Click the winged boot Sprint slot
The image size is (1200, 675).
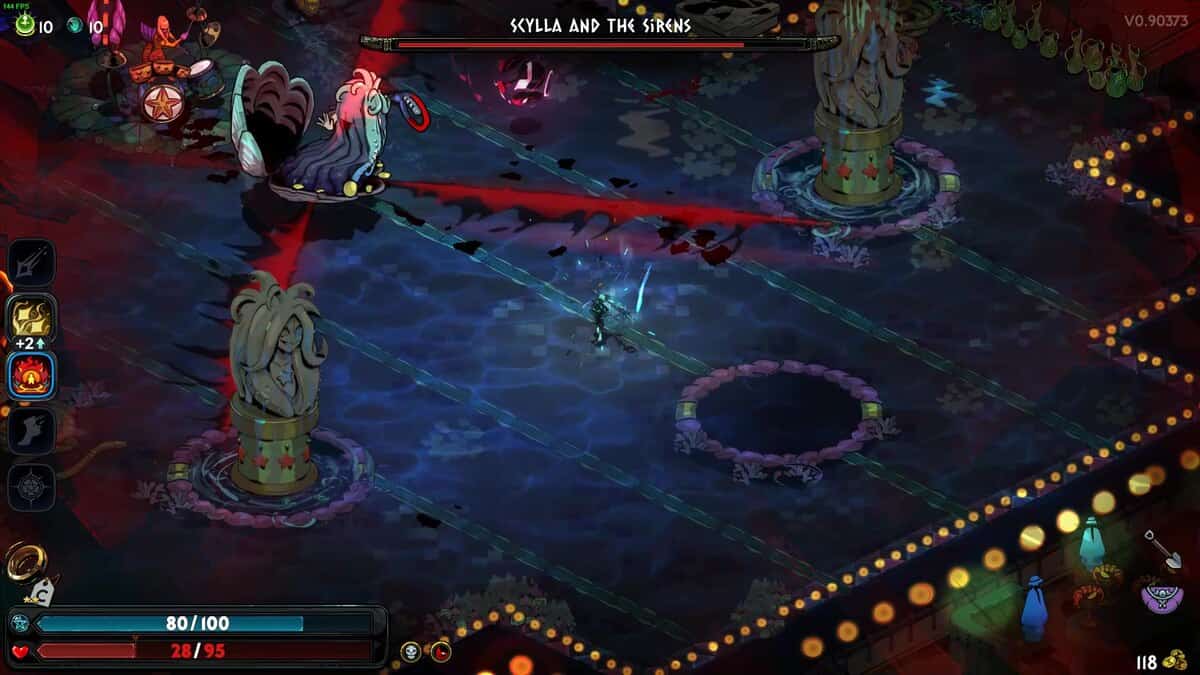pos(31,432)
